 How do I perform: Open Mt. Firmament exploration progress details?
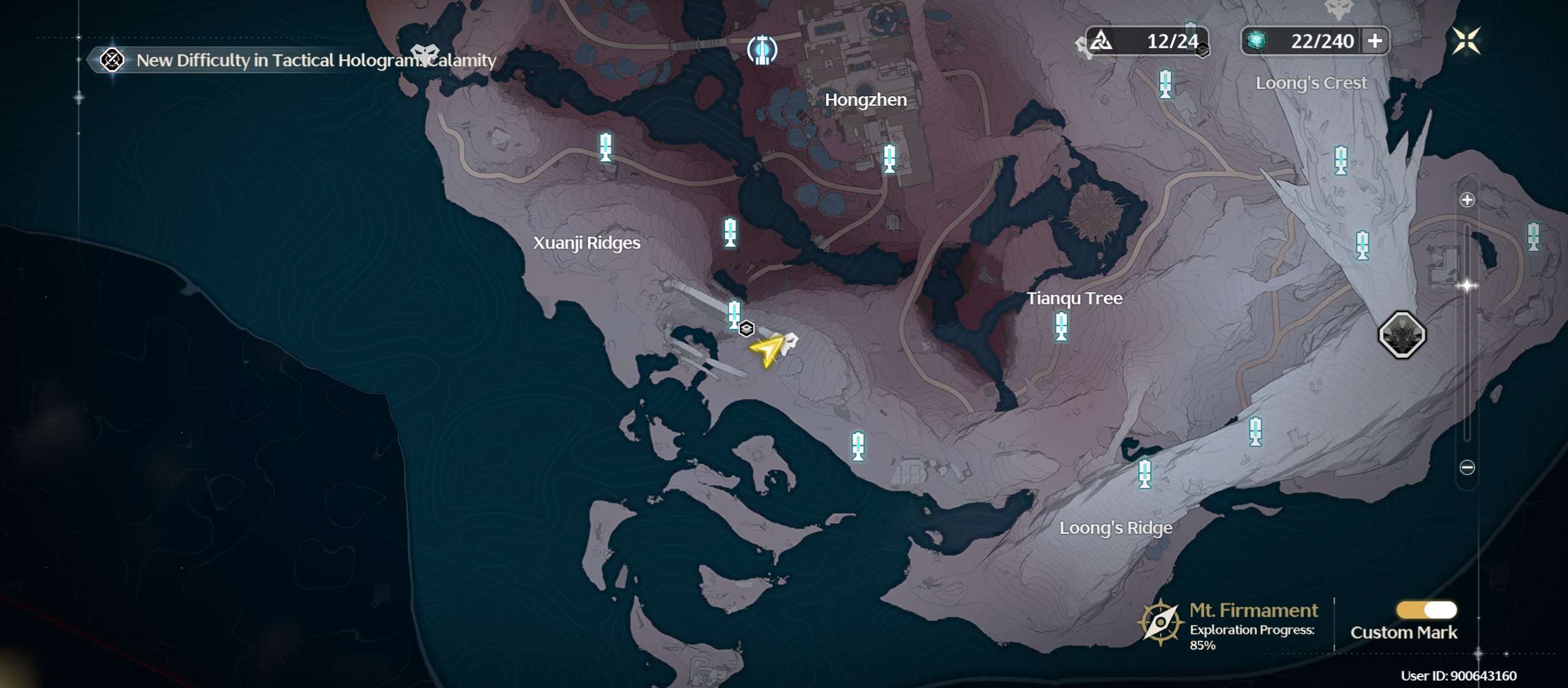(1230, 626)
